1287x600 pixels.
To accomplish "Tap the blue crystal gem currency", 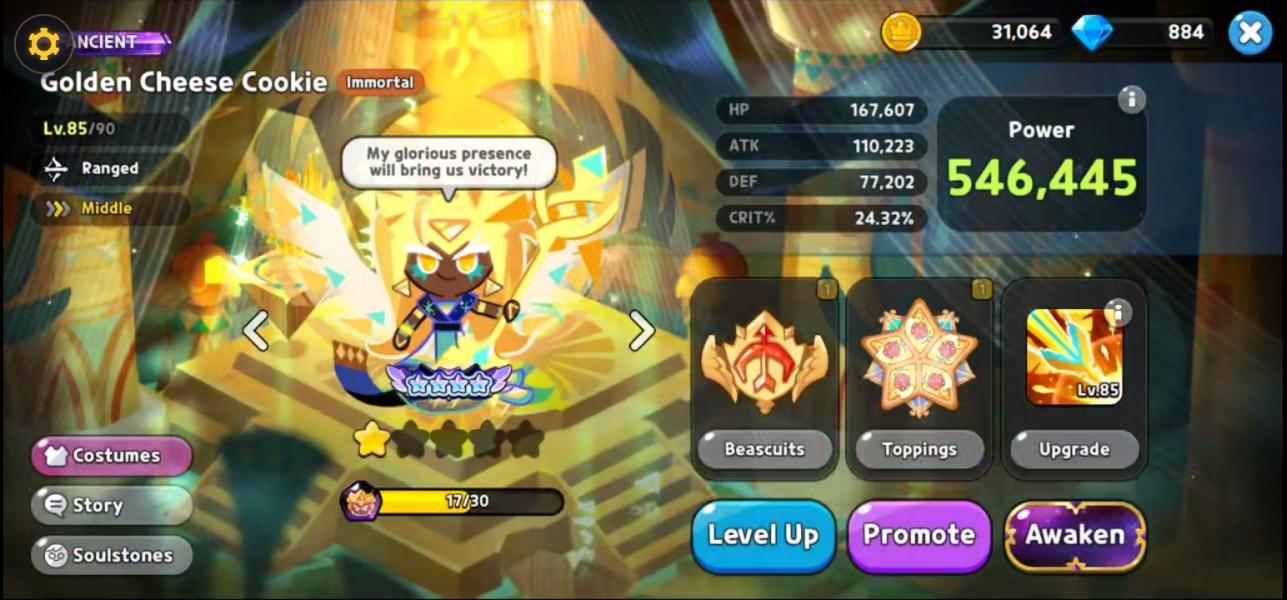I will point(1091,33).
